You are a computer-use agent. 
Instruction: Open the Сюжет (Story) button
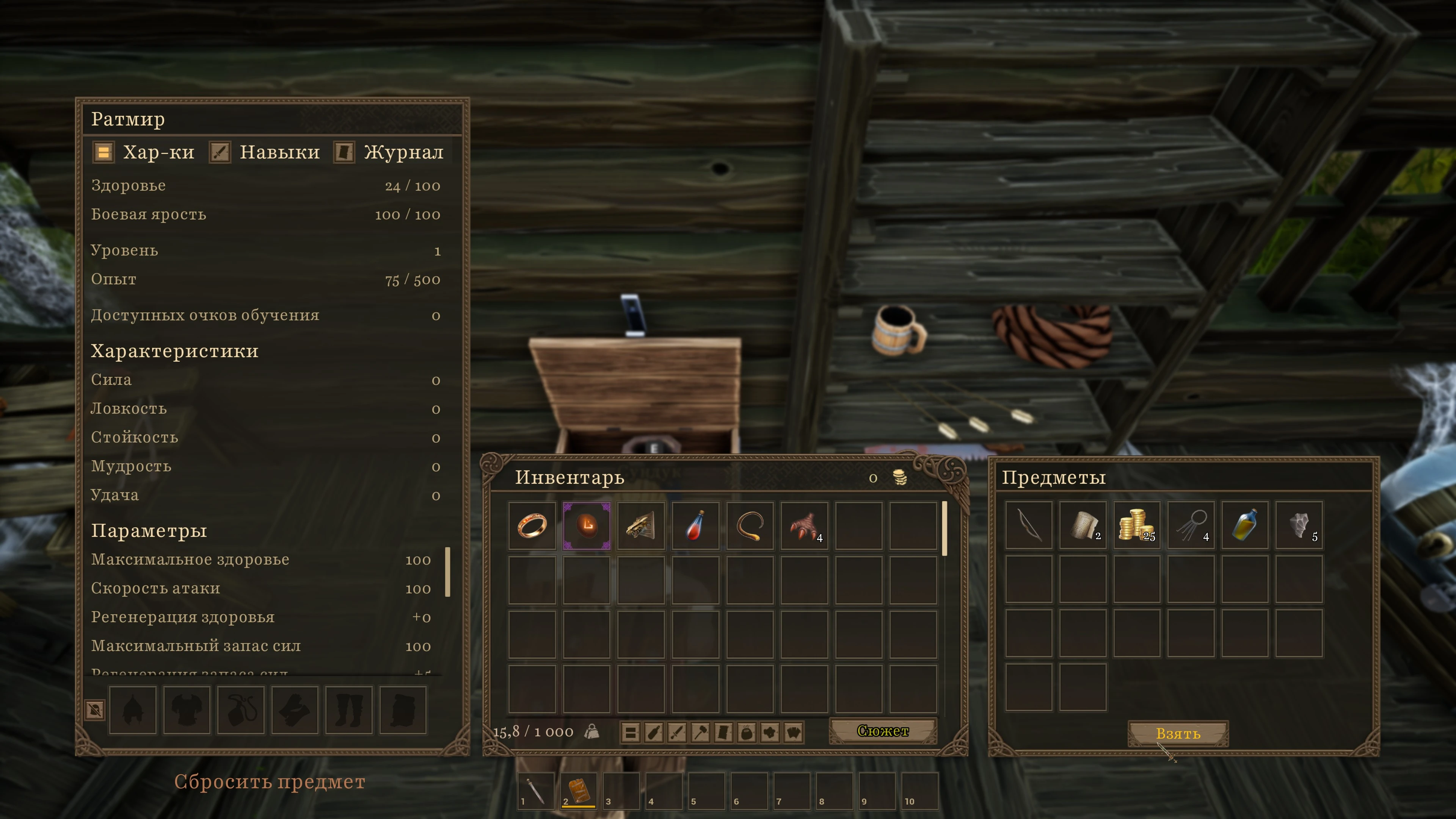click(x=882, y=731)
